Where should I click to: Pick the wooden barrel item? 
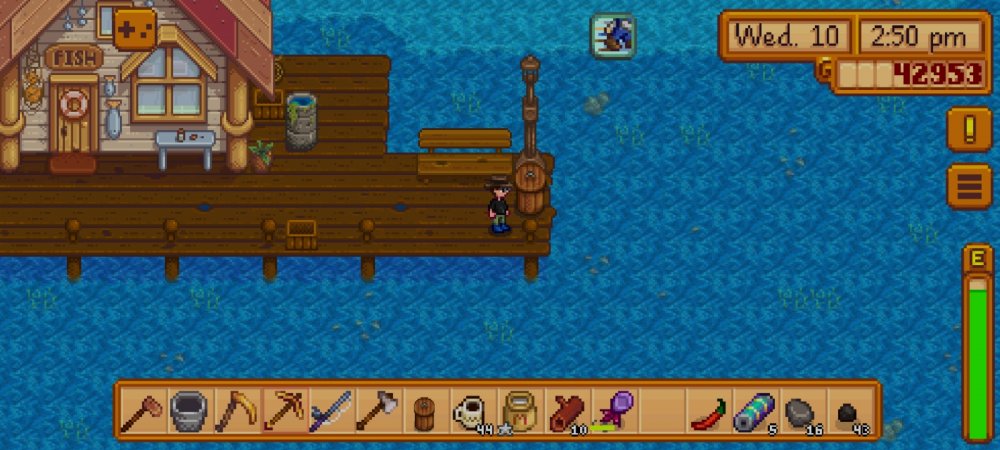point(425,411)
